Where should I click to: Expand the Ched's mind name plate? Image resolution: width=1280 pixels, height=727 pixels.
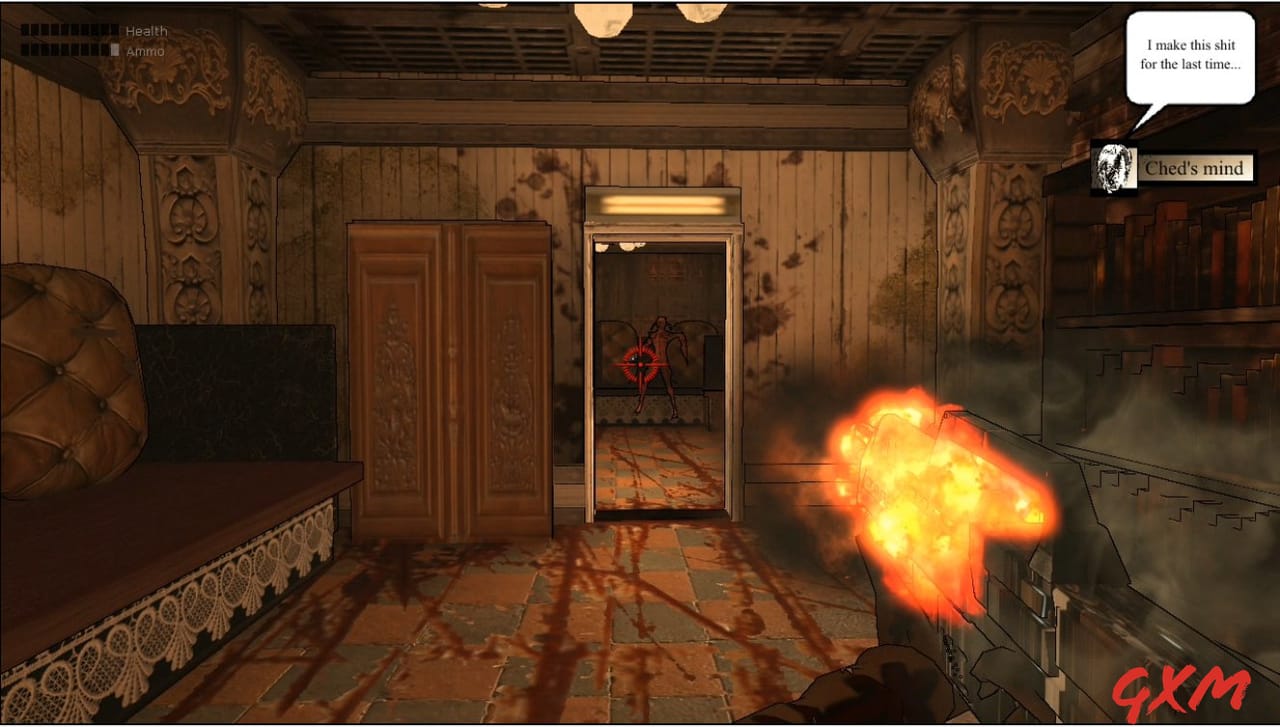pyautogui.click(x=1196, y=168)
